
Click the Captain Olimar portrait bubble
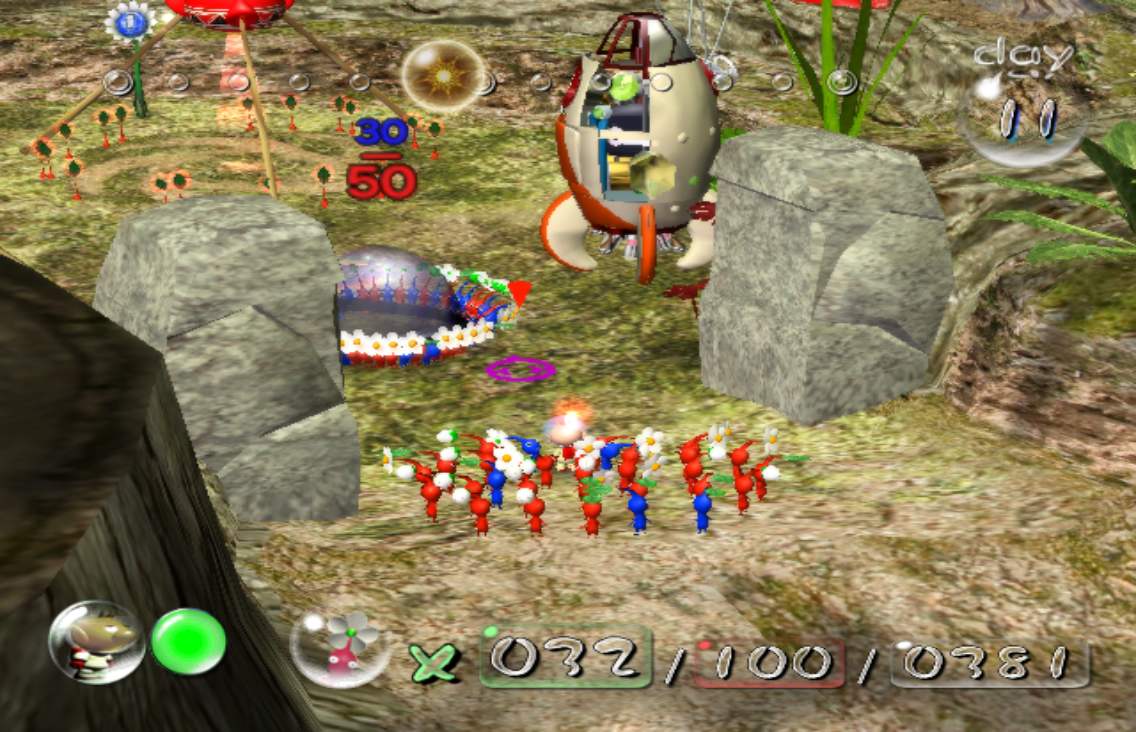(96, 642)
